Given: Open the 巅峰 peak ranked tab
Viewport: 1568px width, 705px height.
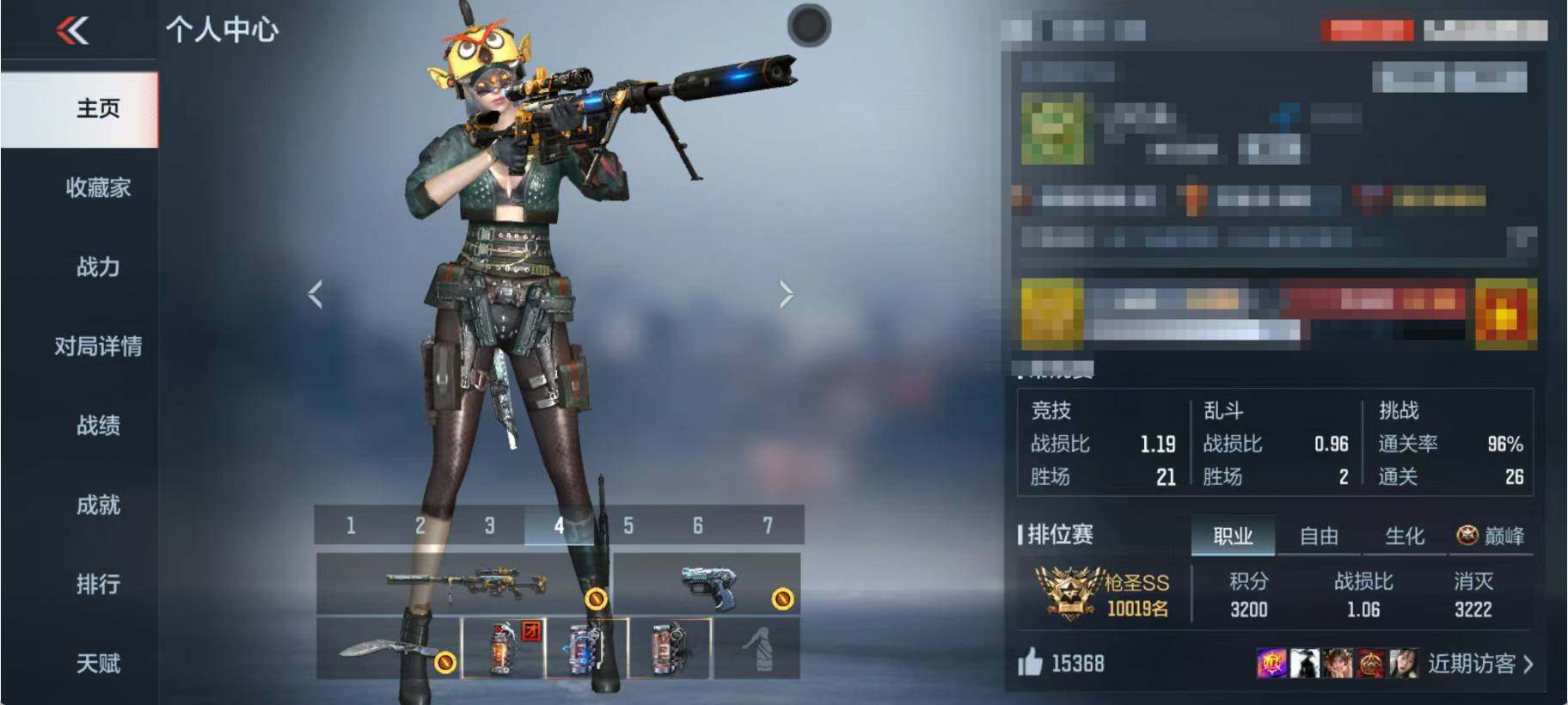Looking at the screenshot, I should 1491,536.
